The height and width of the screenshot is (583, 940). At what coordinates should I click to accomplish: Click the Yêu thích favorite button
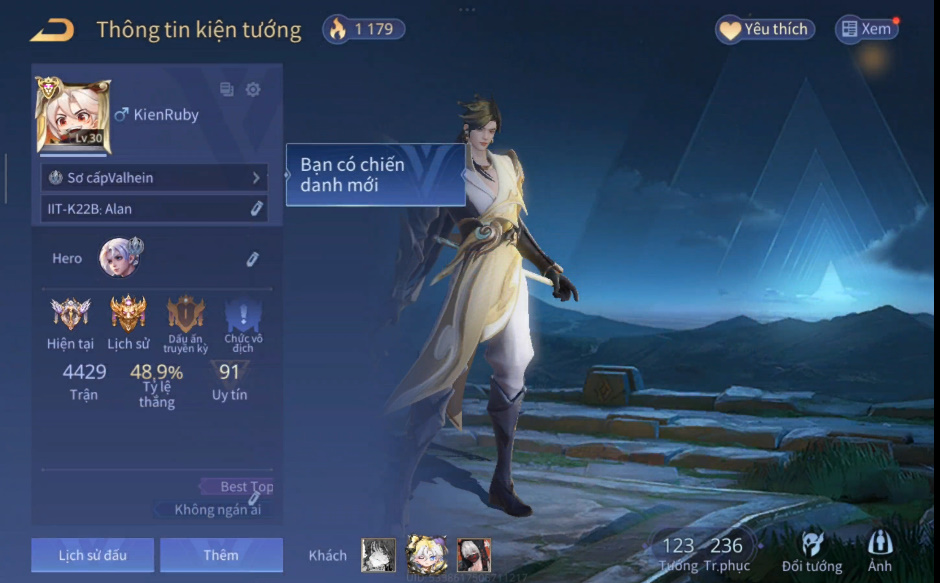[x=765, y=29]
